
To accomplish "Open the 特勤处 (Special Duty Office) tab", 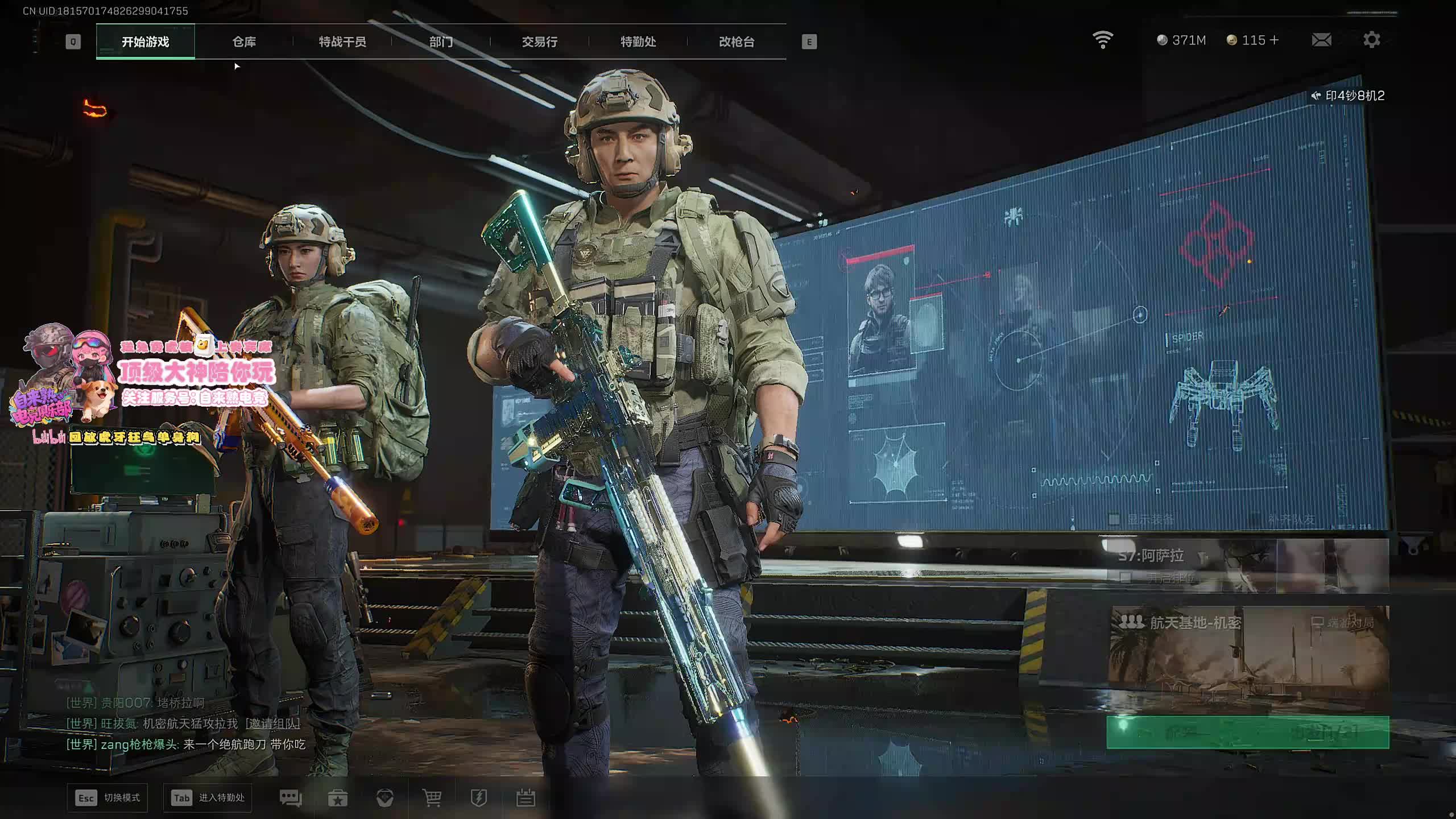I will (638, 42).
